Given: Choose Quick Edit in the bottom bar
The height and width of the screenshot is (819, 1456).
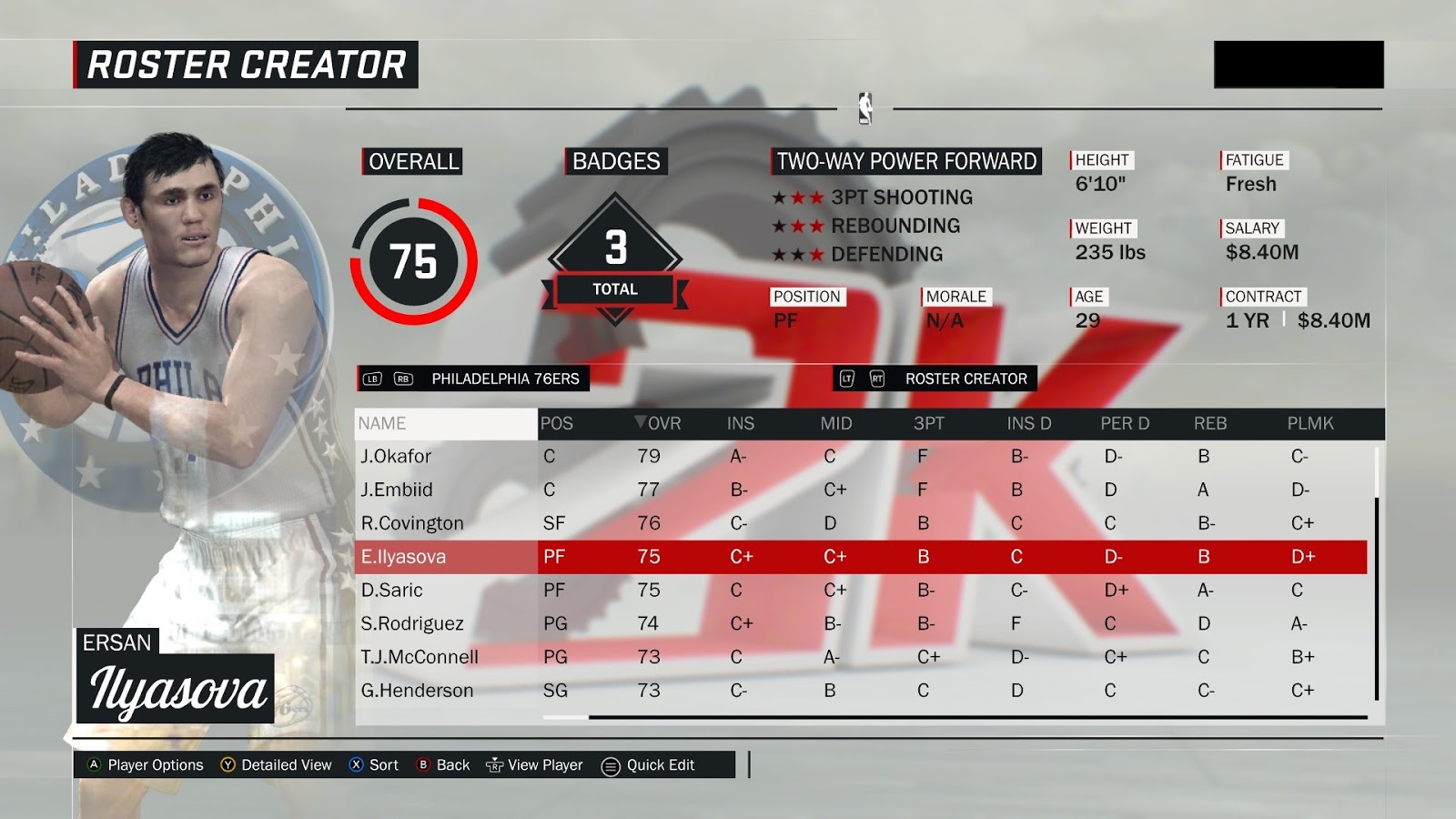Looking at the screenshot, I should pos(648,765).
